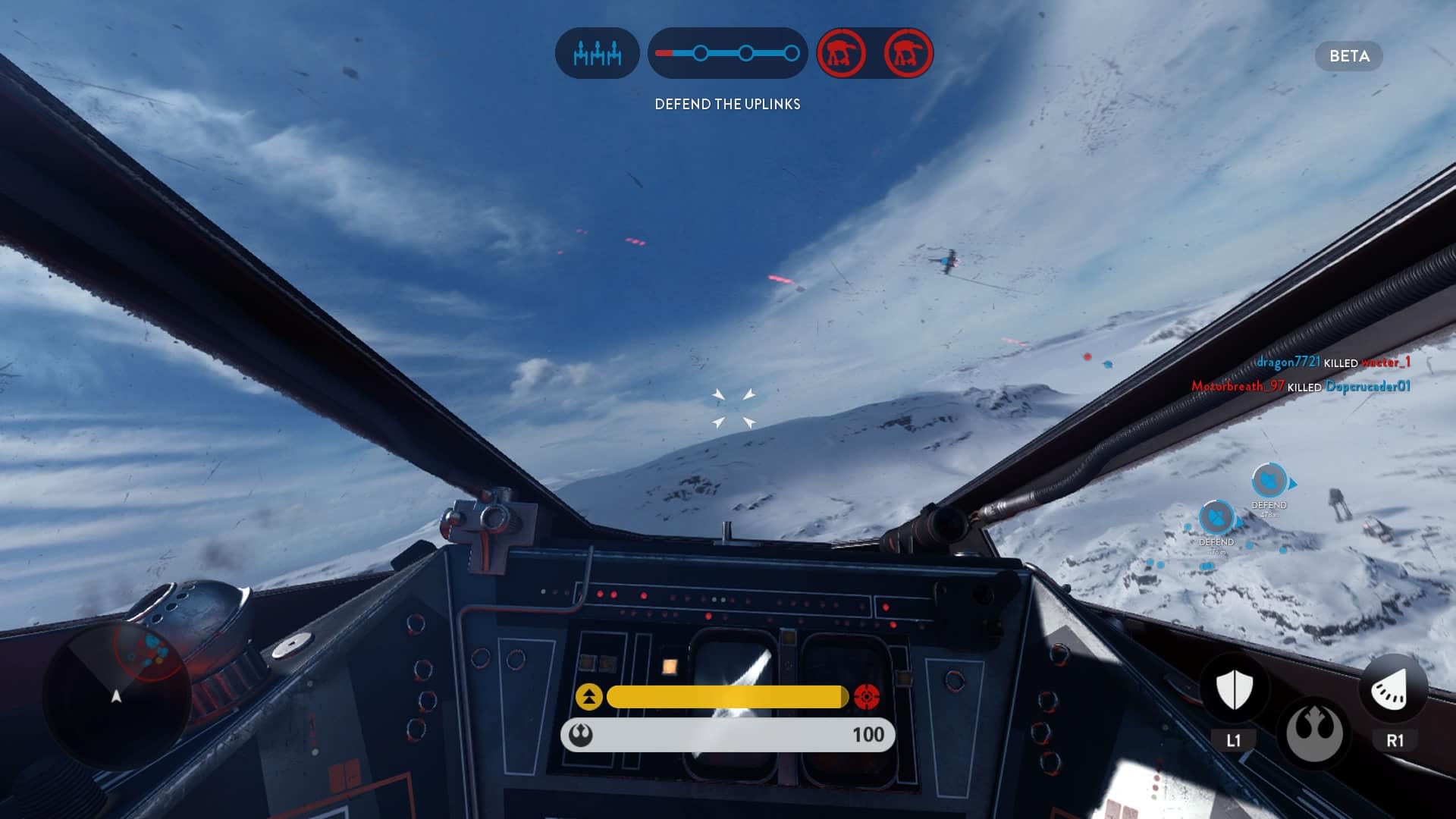Select the BETA badge

pyautogui.click(x=1349, y=56)
